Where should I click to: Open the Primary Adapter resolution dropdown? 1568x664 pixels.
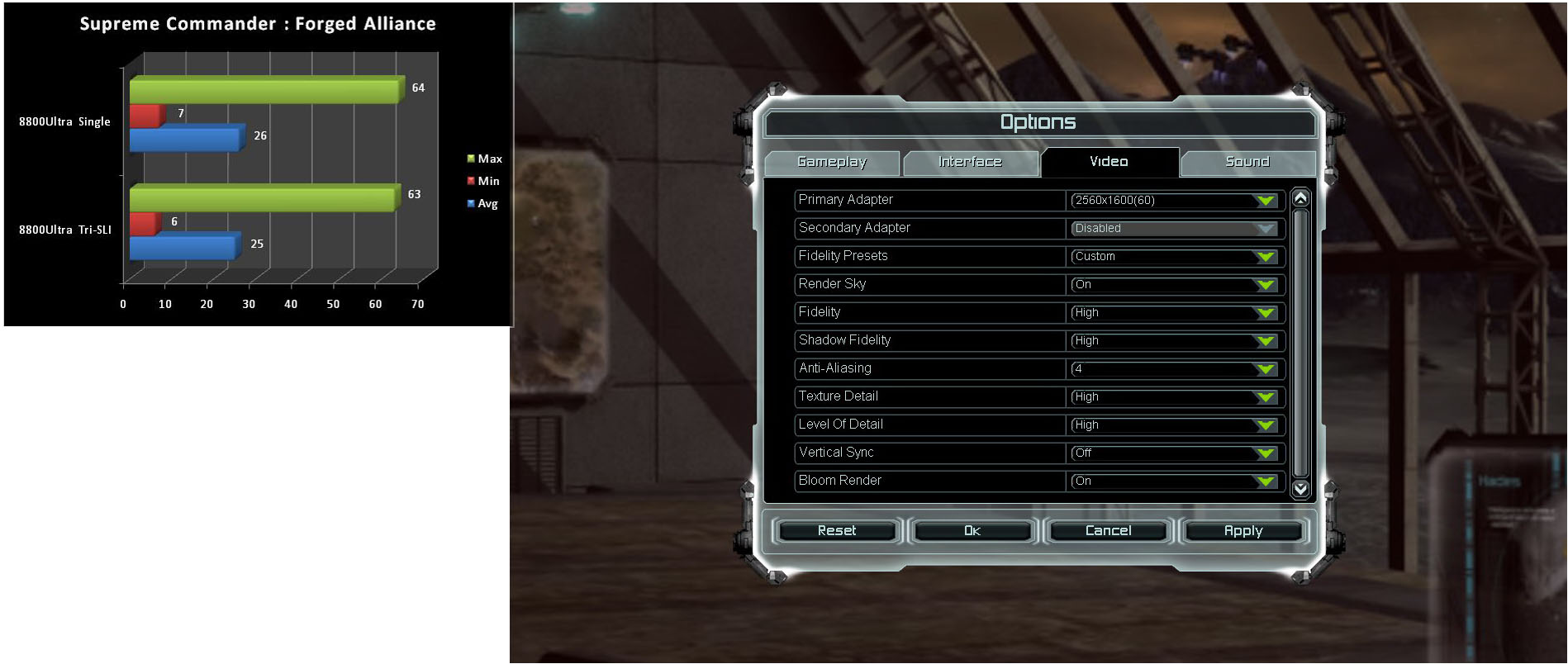click(x=1174, y=201)
